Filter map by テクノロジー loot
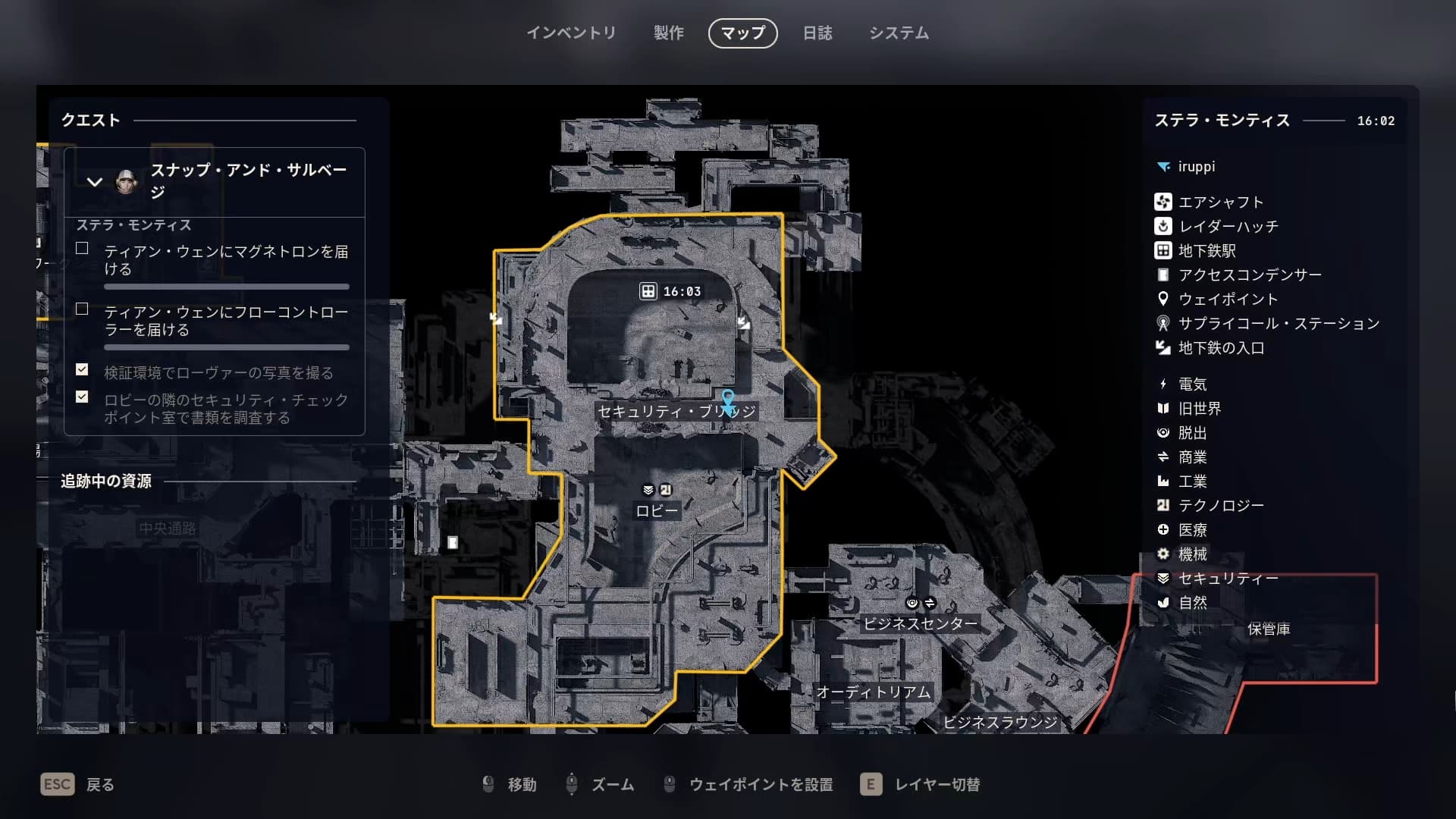The height and width of the screenshot is (819, 1456). [x=1219, y=505]
